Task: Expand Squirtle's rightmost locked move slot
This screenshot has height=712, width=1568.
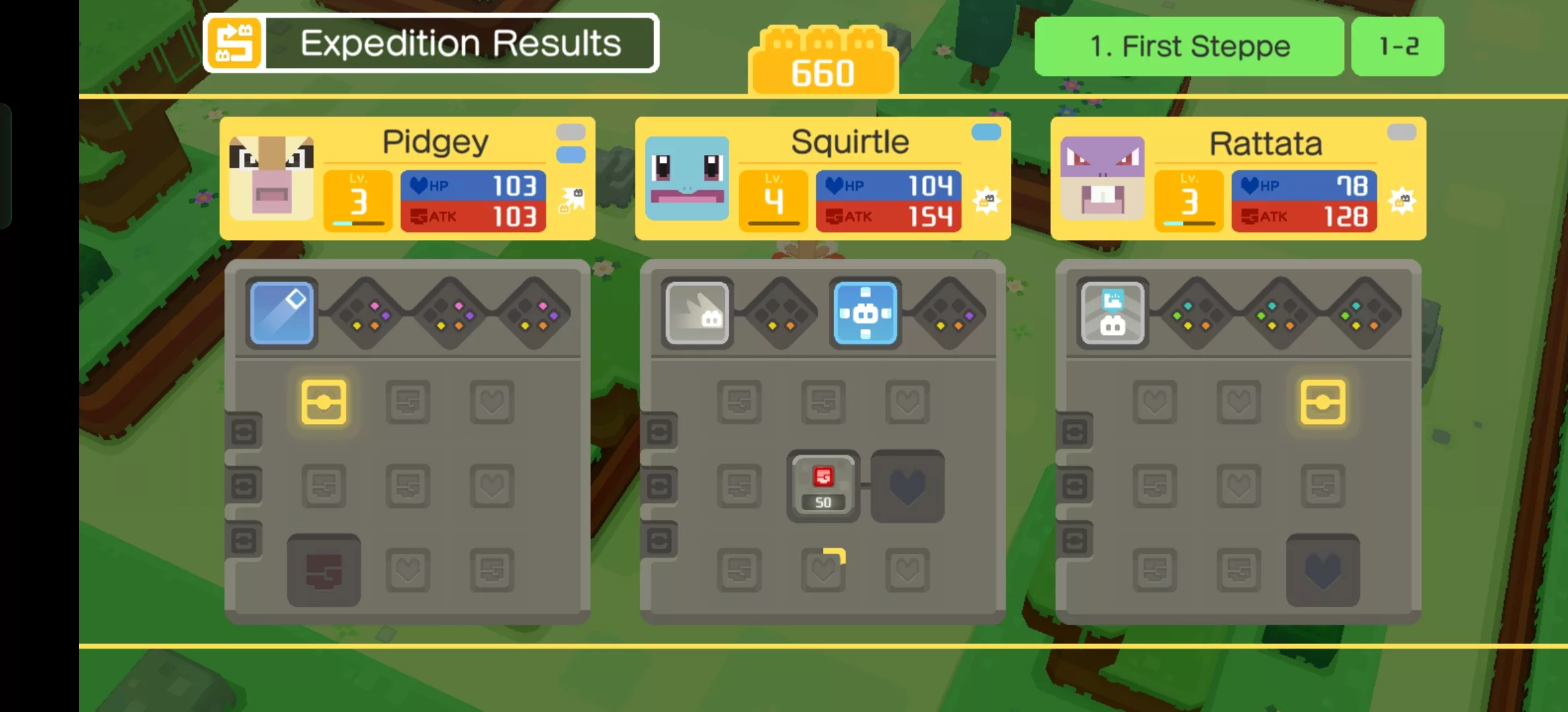Action: (x=950, y=312)
